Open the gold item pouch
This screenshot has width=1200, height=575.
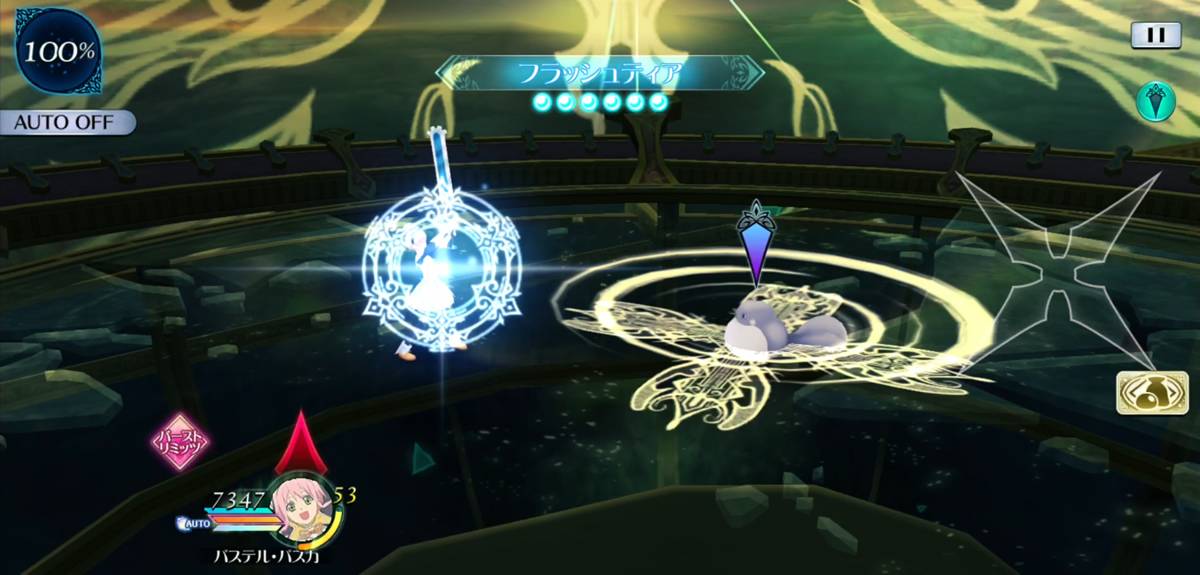coord(1145,393)
